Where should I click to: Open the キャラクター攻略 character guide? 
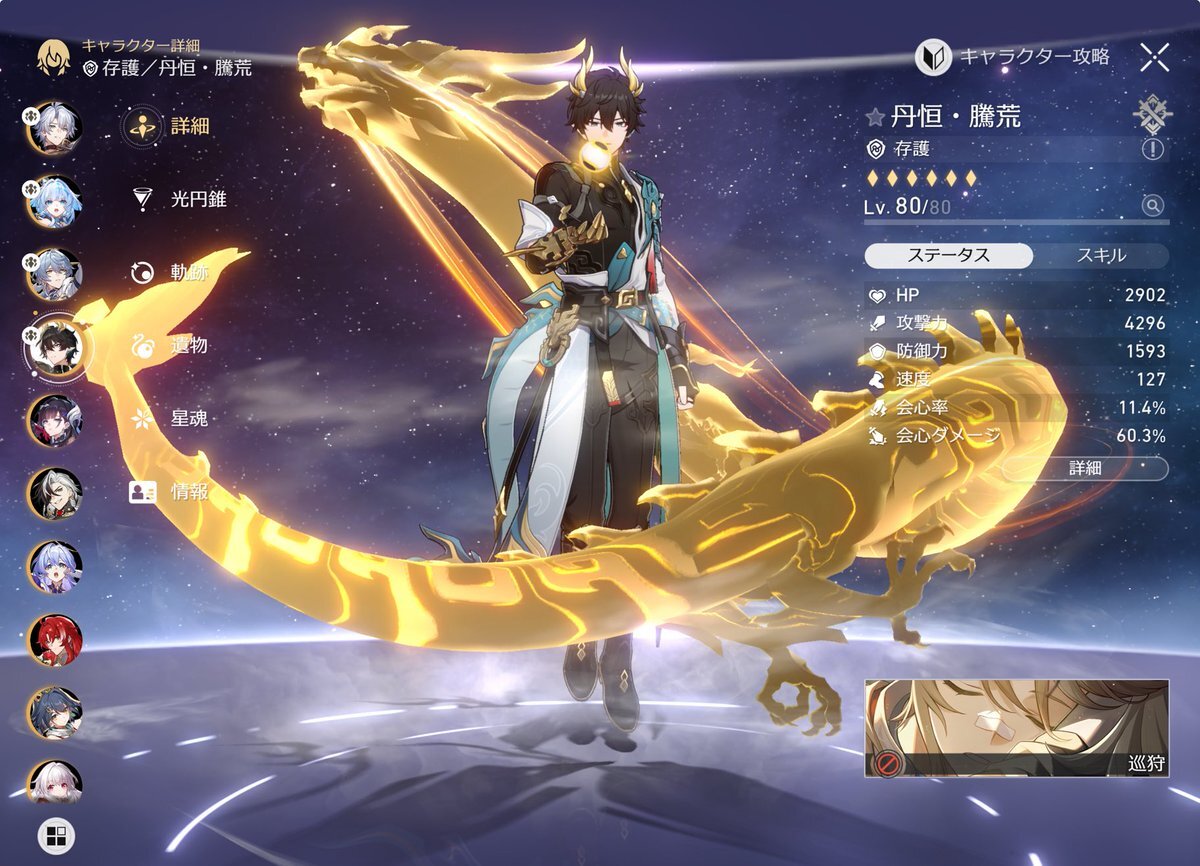coord(1014,57)
